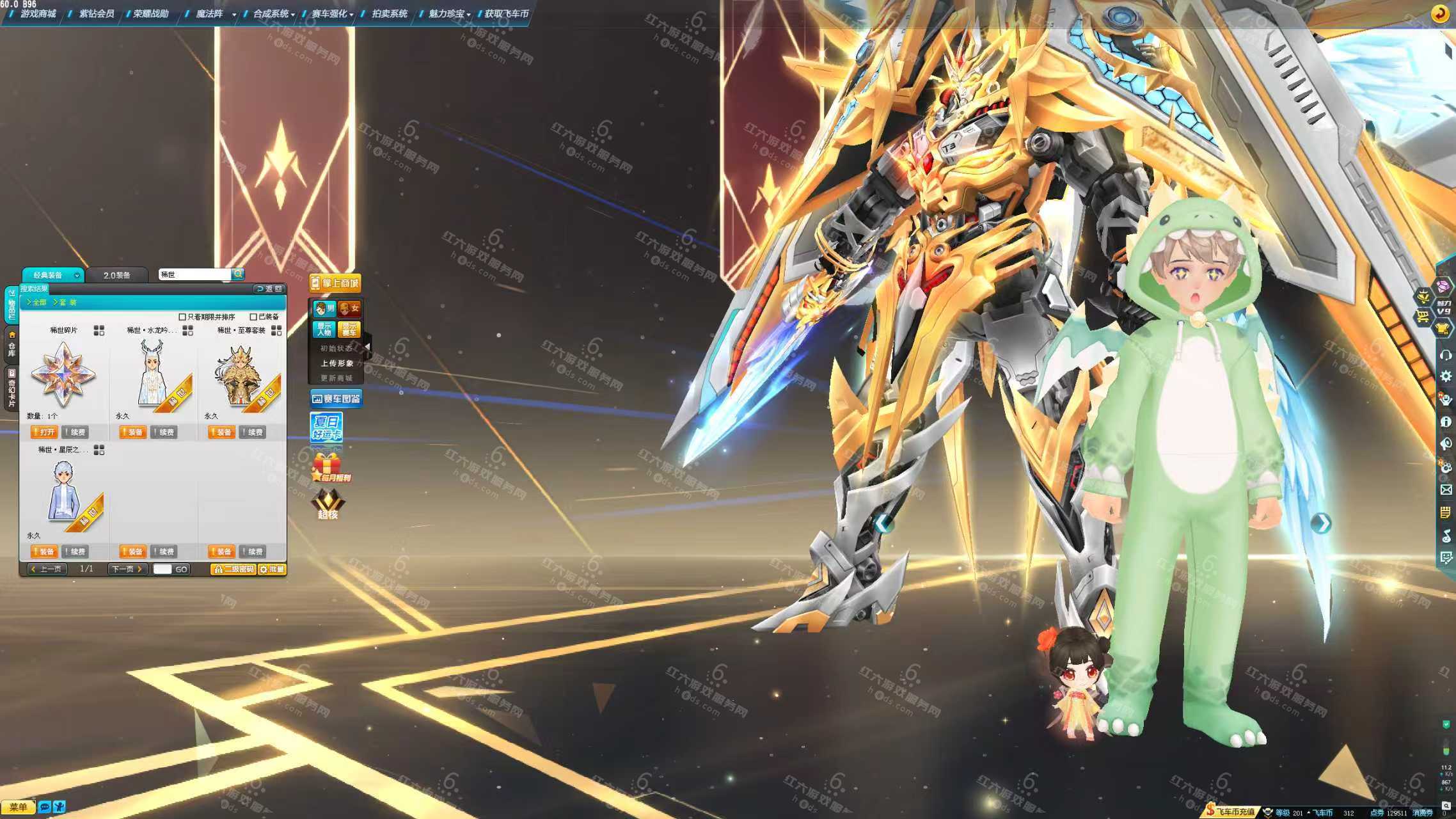Open the 拍卖系统 auction system
1456x819 pixels.
[389, 13]
